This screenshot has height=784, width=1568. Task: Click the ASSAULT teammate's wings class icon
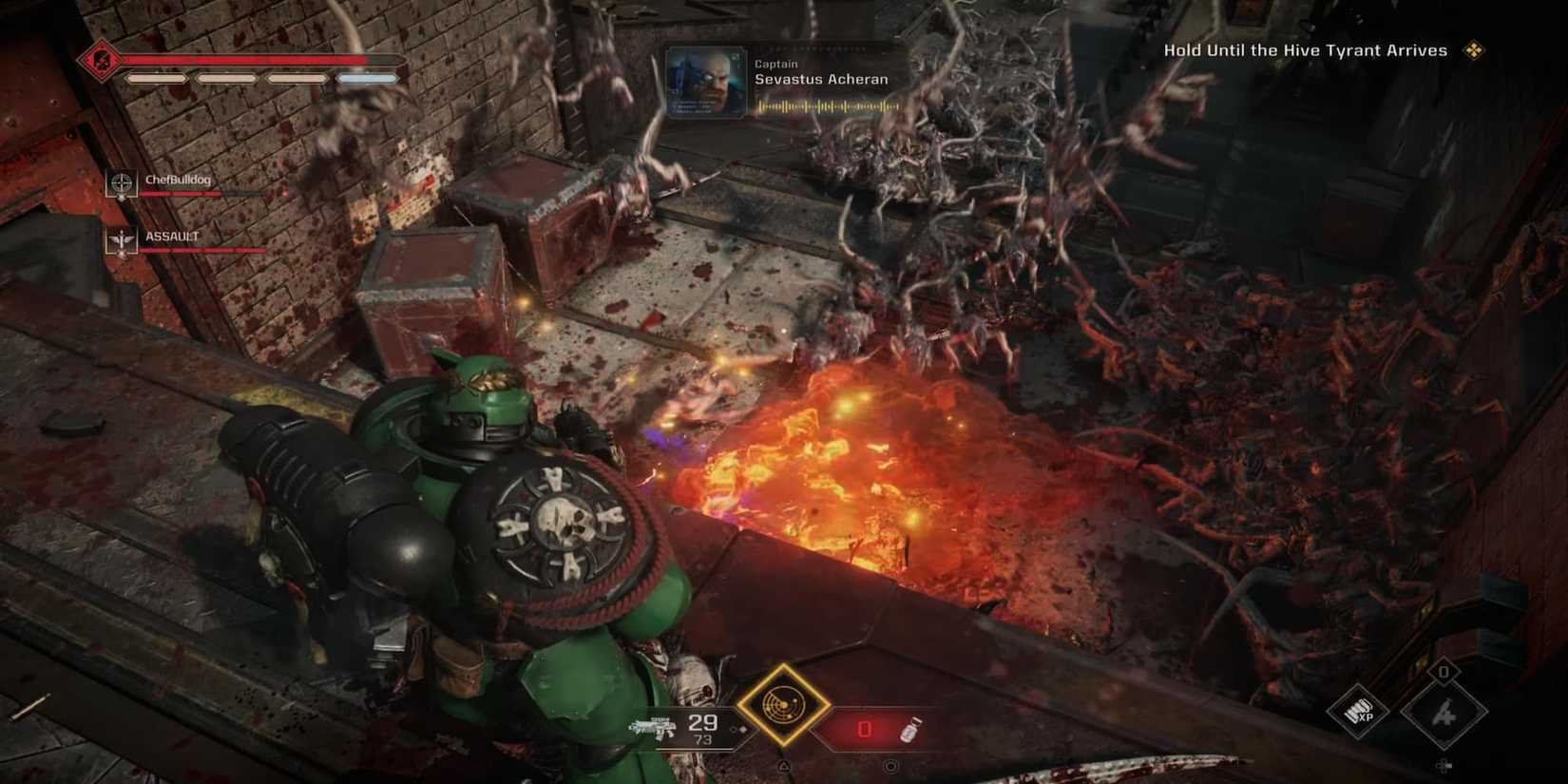point(120,239)
